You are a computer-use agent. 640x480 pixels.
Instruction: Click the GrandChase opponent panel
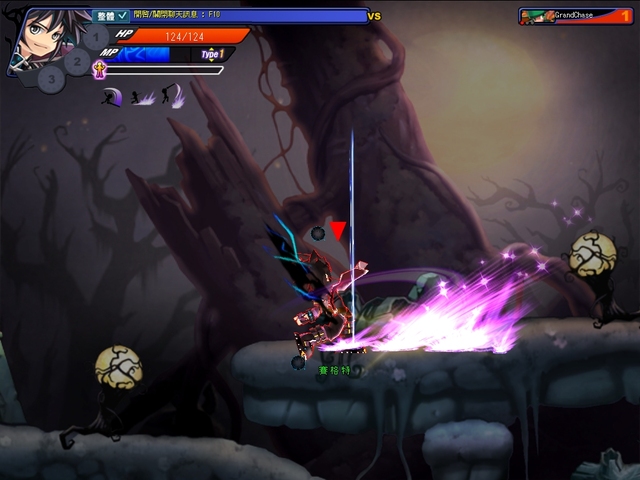[576, 16]
